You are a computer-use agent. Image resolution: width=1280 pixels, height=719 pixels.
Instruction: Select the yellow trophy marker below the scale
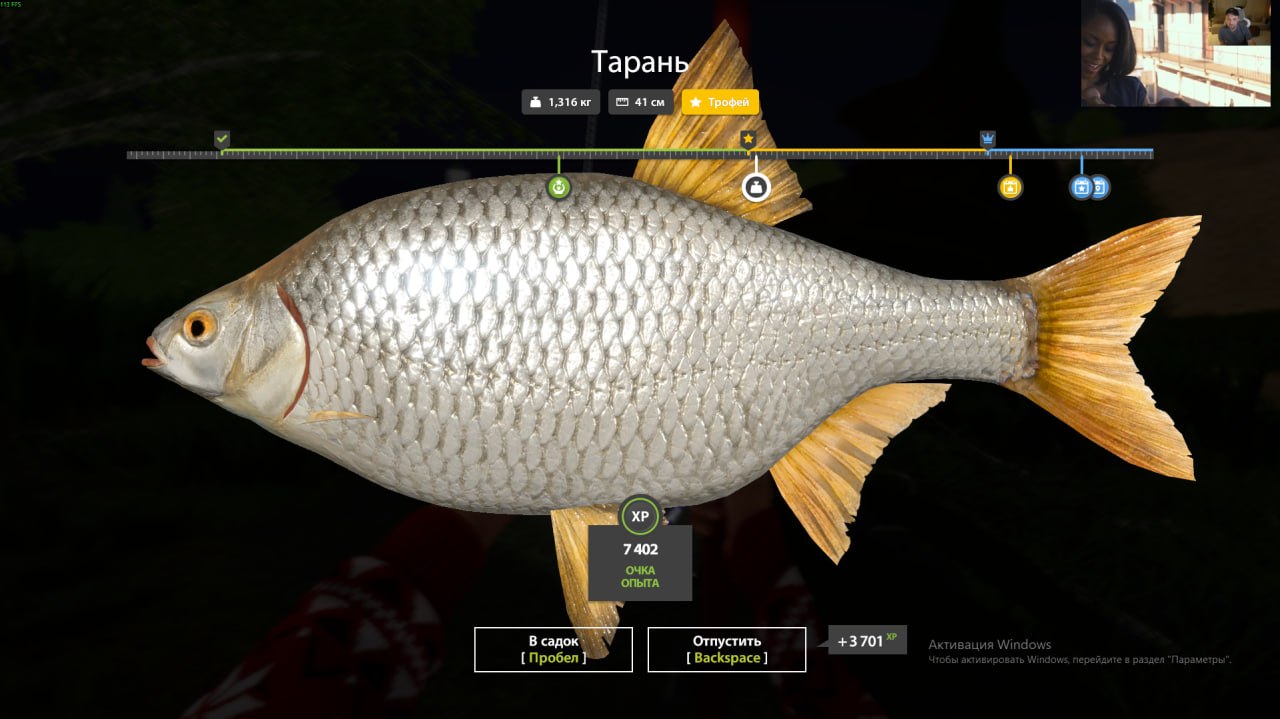1010,186
